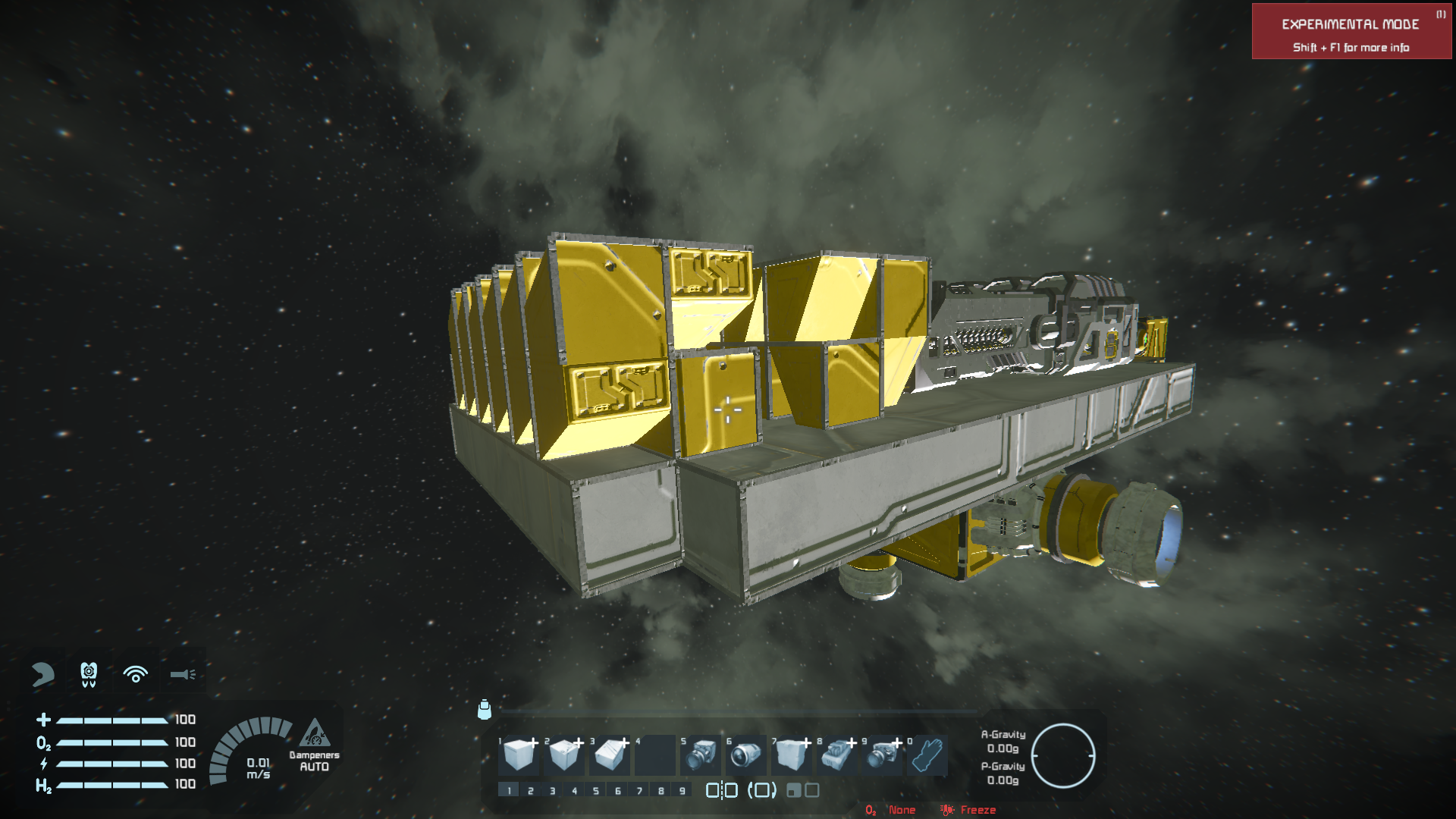Viewport: 1456px width, 819px height.
Task: Toggle the block size squares icon
Action: pos(802,790)
